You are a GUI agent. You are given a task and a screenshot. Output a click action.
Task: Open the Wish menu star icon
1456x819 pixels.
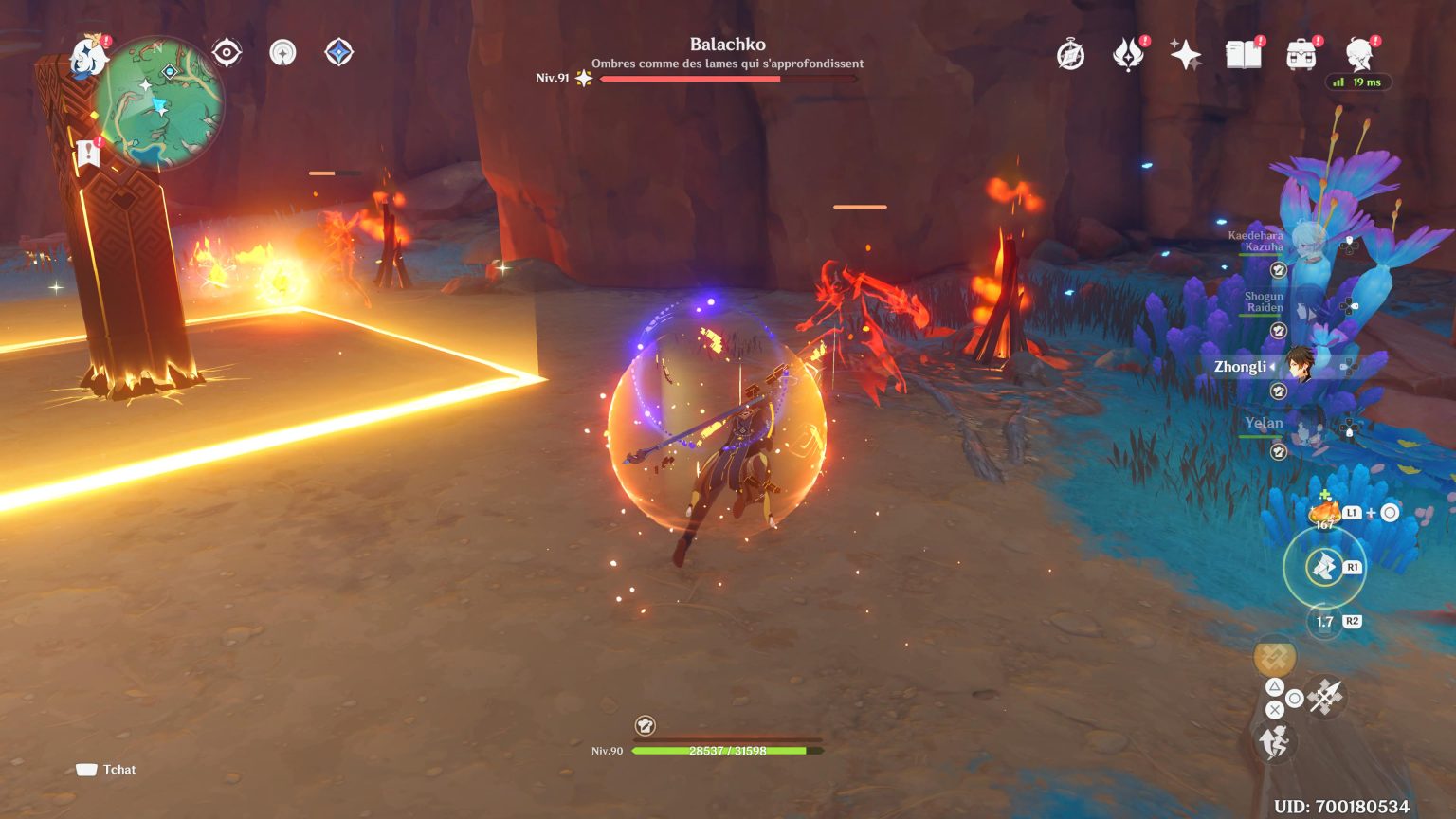pyautogui.click(x=1185, y=55)
